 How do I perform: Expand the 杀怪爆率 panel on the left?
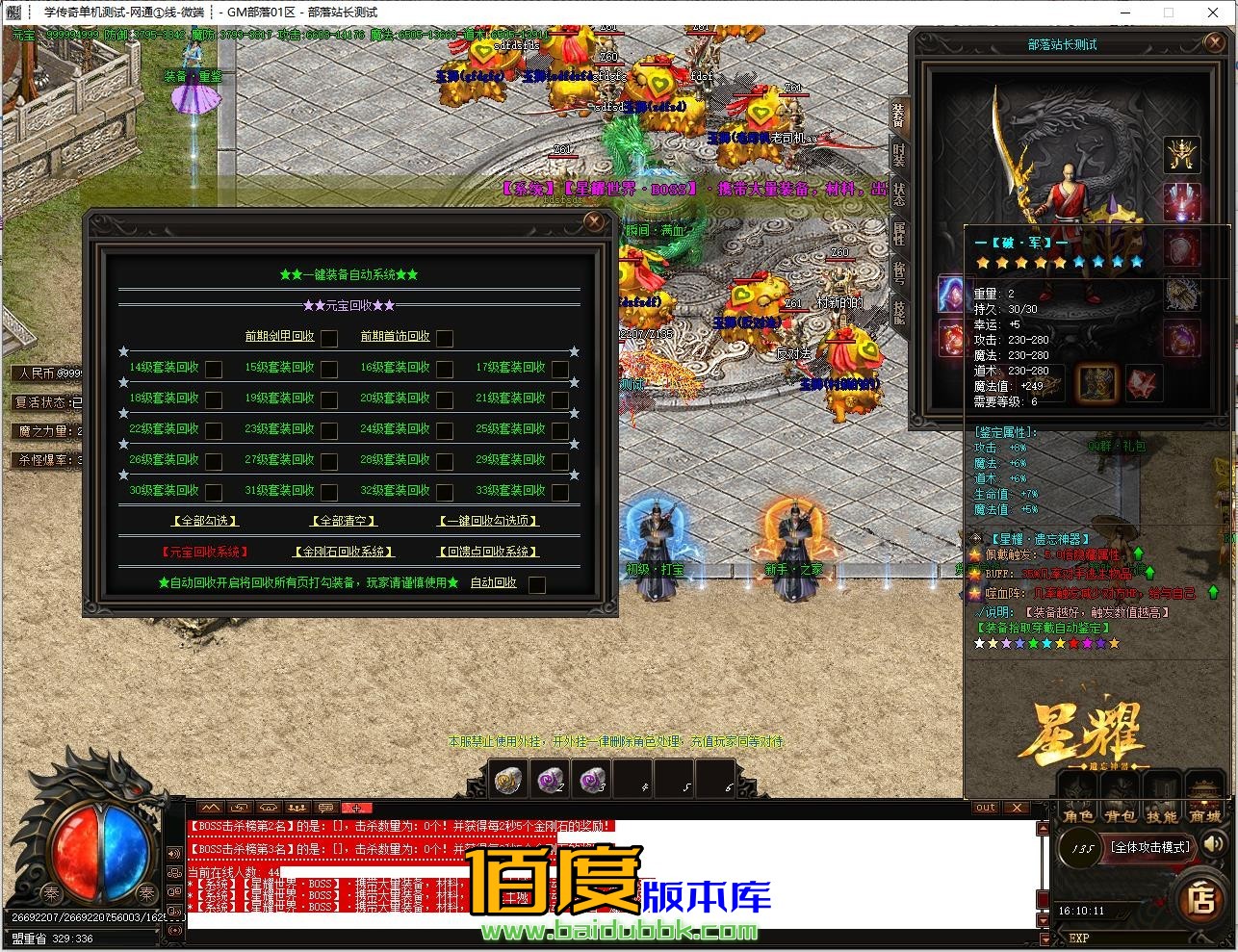coord(43,460)
